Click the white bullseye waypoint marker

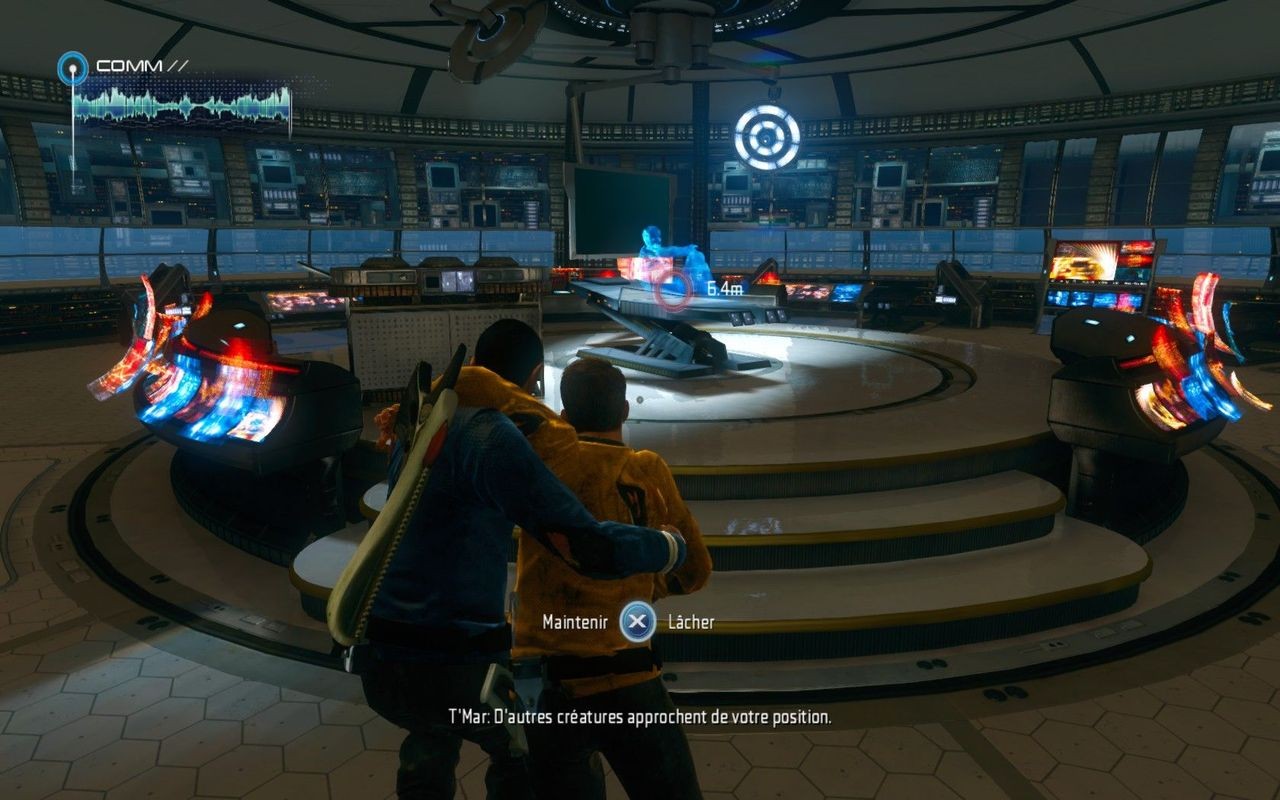(767, 138)
